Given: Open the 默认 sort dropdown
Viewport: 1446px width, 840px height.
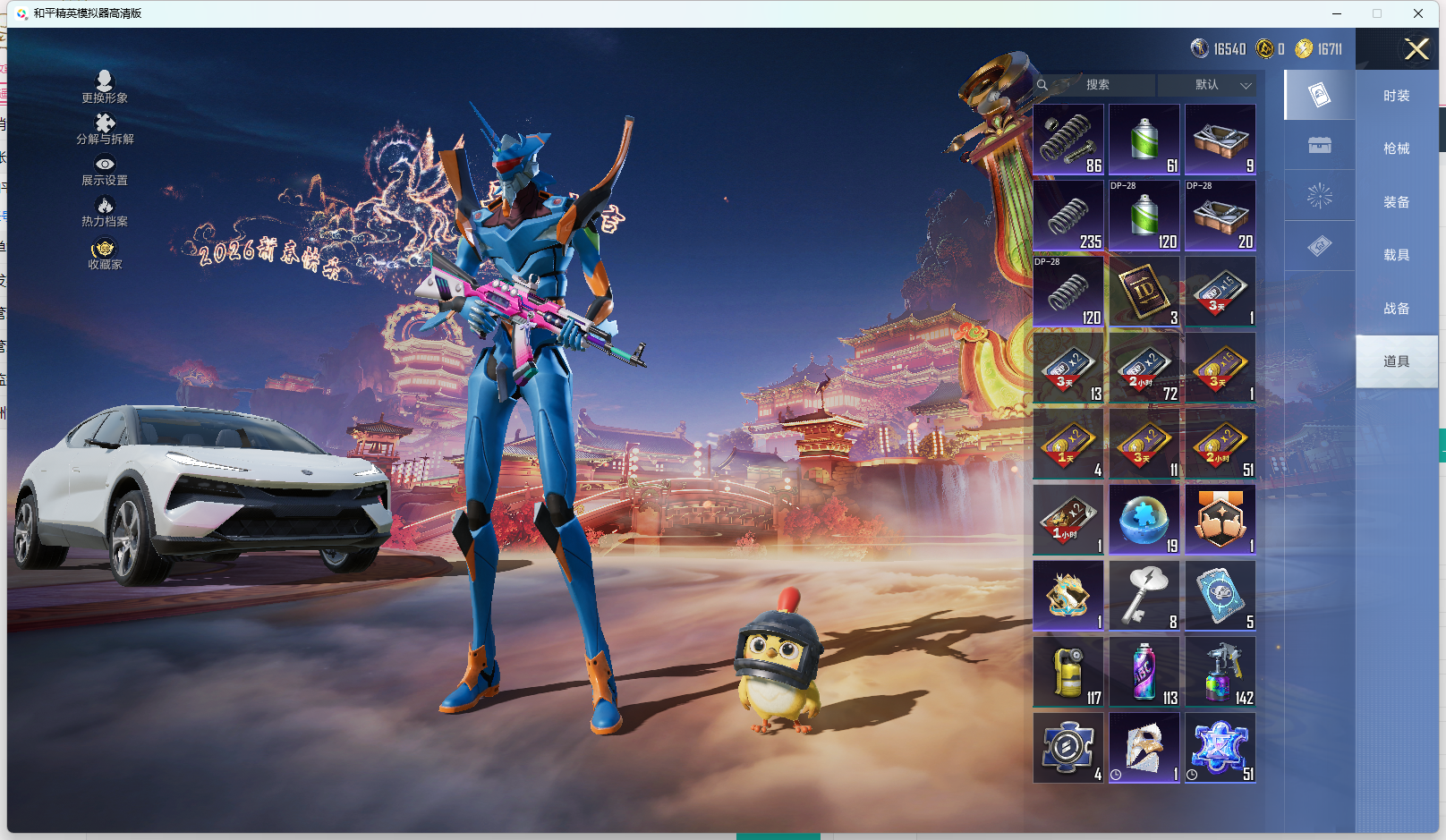Looking at the screenshot, I should click(1208, 85).
